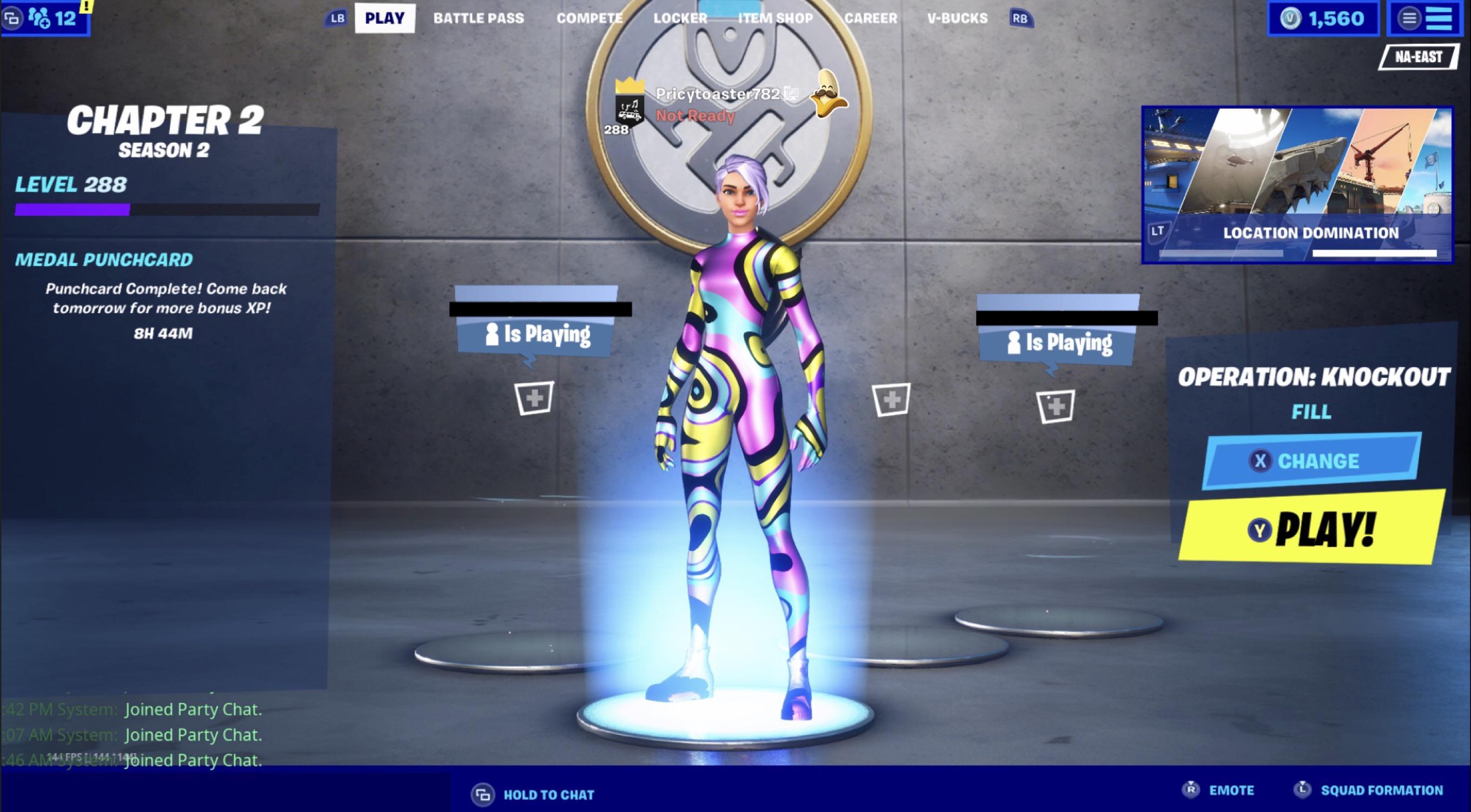Toggle your Not Ready status
The width and height of the screenshot is (1471, 812).
click(x=693, y=116)
